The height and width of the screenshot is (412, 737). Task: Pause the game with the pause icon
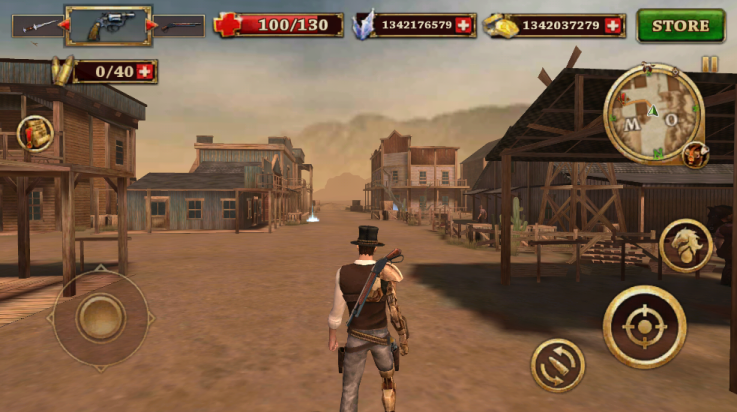click(709, 64)
